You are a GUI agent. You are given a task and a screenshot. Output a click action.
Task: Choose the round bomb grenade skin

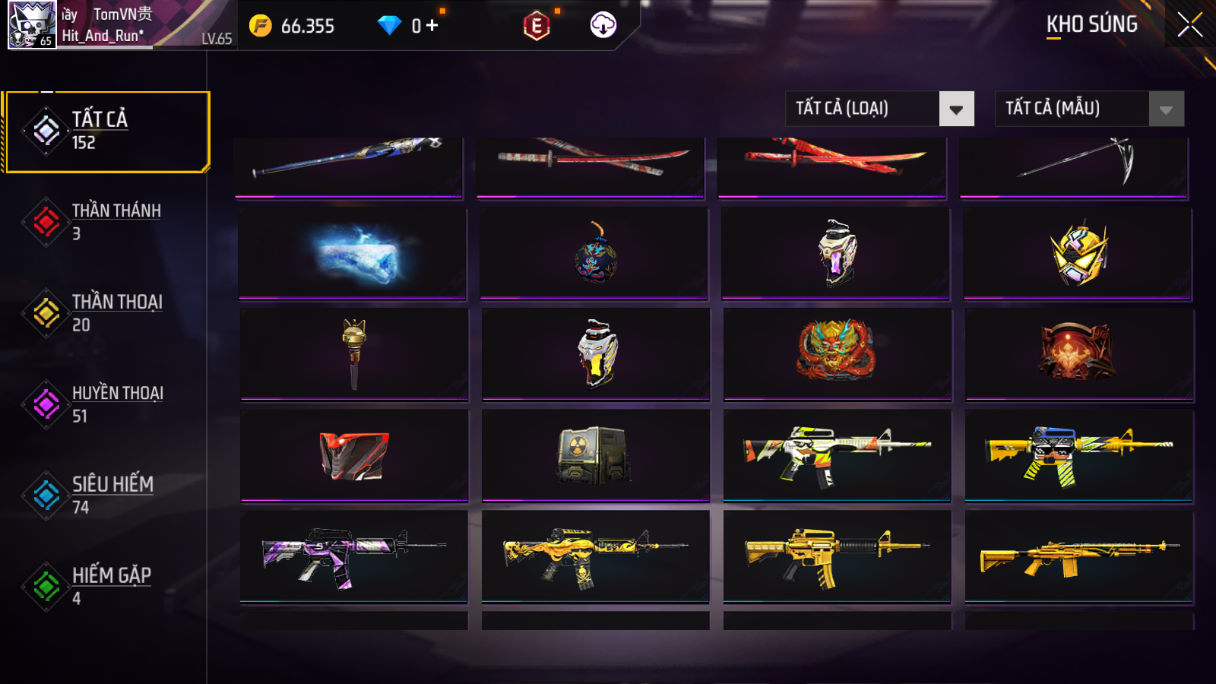click(594, 253)
